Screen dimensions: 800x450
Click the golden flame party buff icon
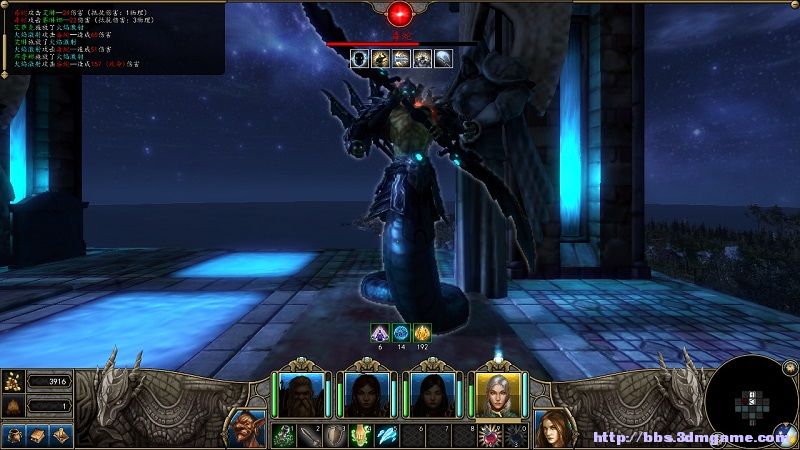pyautogui.click(x=423, y=333)
